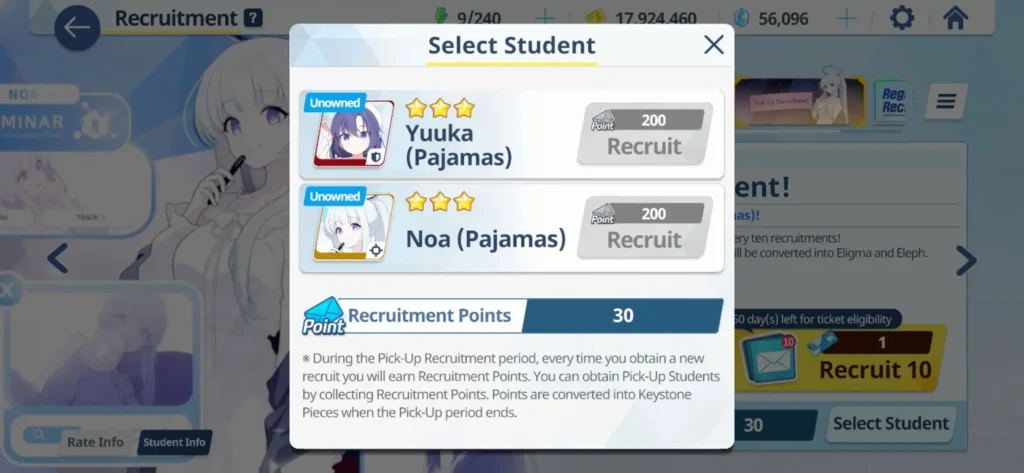Show the previous recruitment banner

[x=58, y=259]
